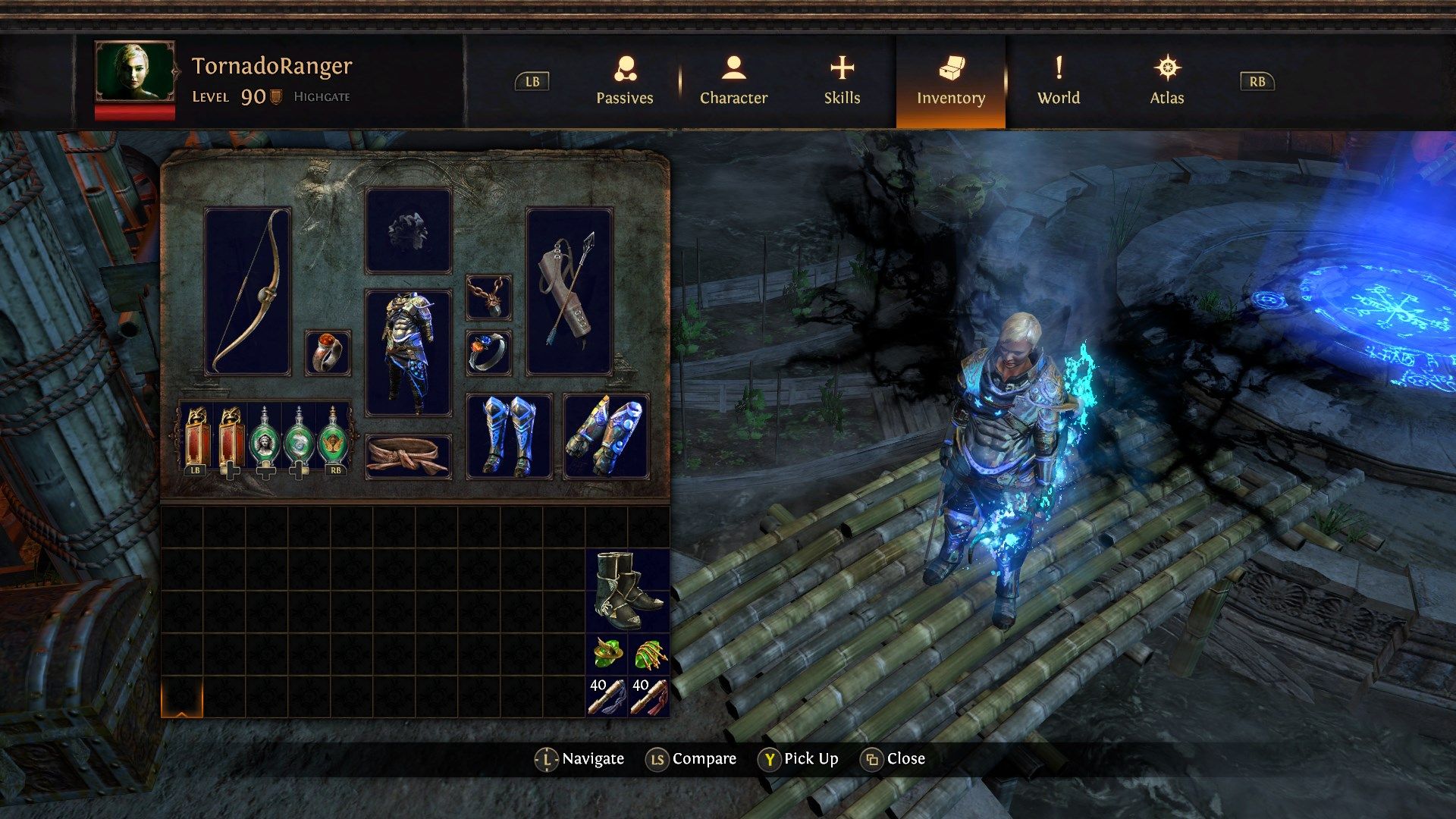
Task: Click the Pick Up action label
Action: point(811,758)
